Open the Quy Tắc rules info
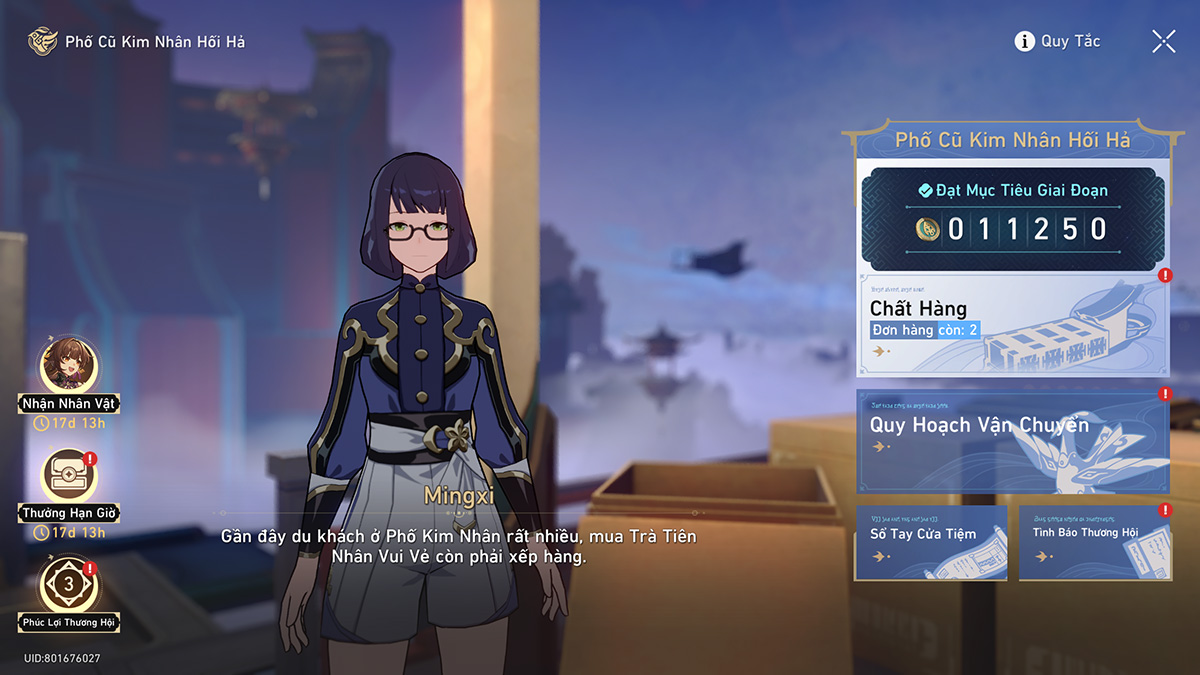 click(1057, 41)
